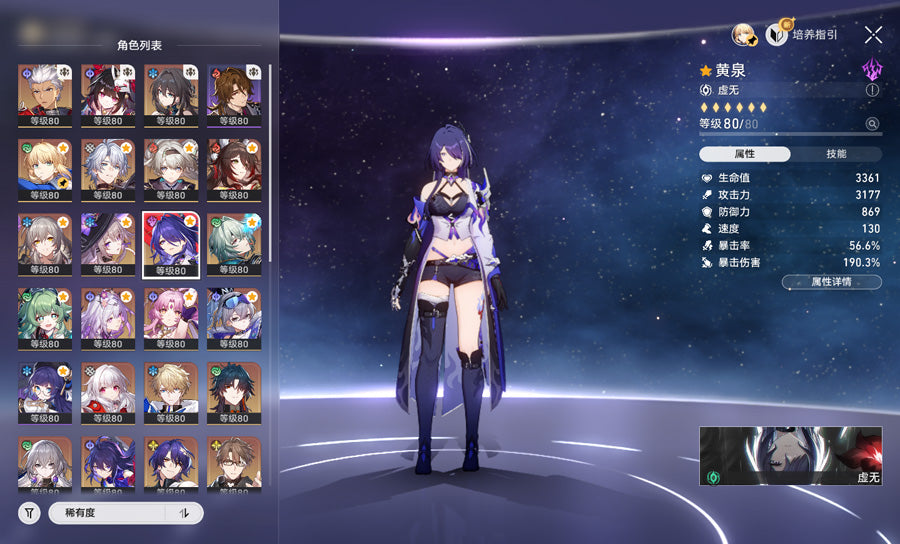Close the character screen with the X

[873, 35]
